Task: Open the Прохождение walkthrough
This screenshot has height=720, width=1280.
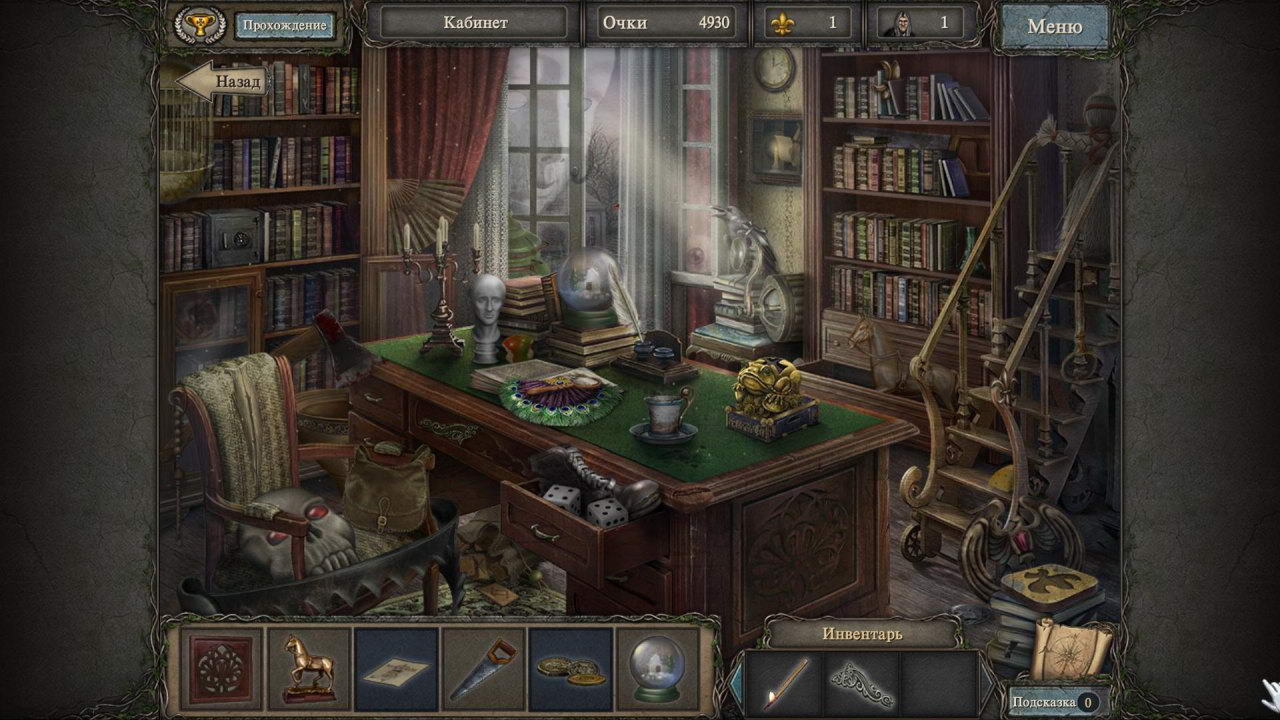Action: tap(285, 25)
